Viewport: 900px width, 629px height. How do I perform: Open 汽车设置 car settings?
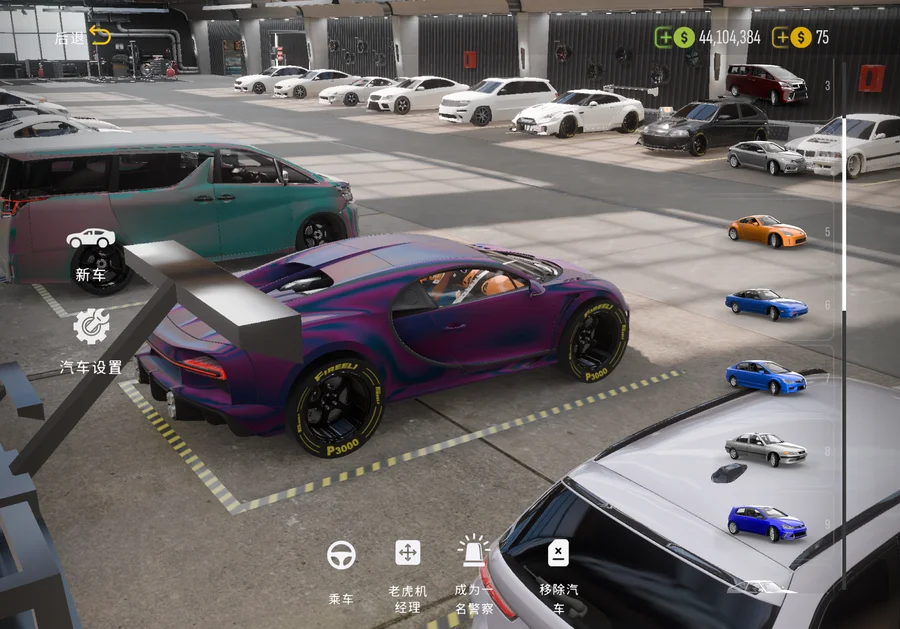pyautogui.click(x=91, y=340)
